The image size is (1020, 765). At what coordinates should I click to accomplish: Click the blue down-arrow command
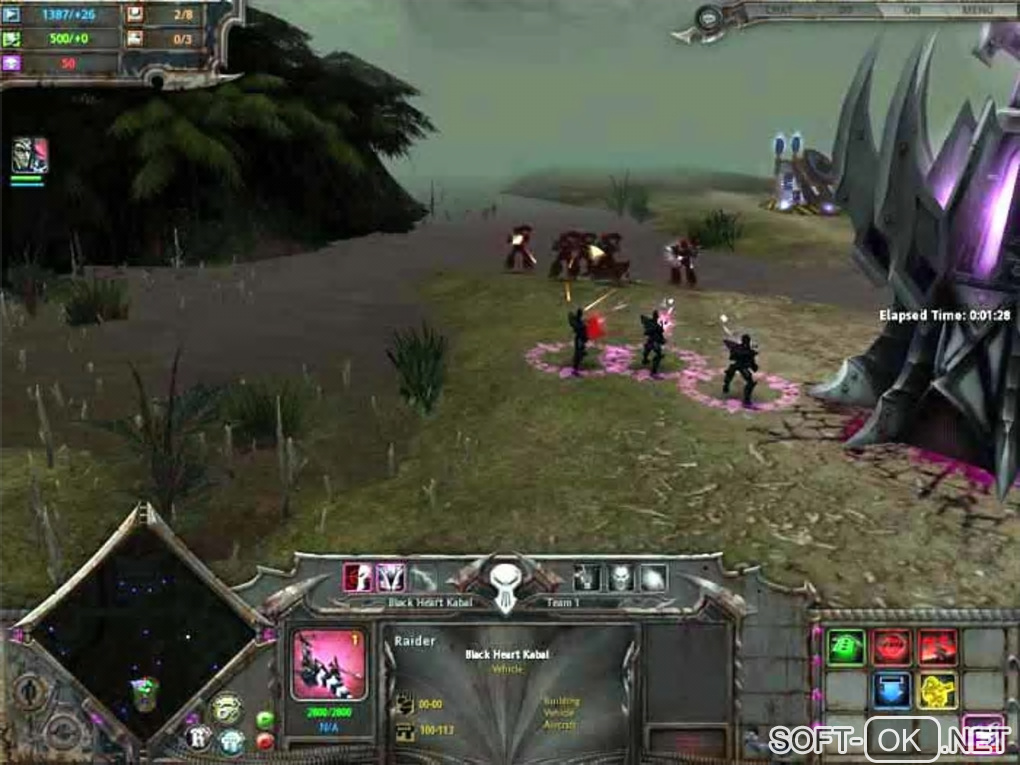(x=891, y=690)
